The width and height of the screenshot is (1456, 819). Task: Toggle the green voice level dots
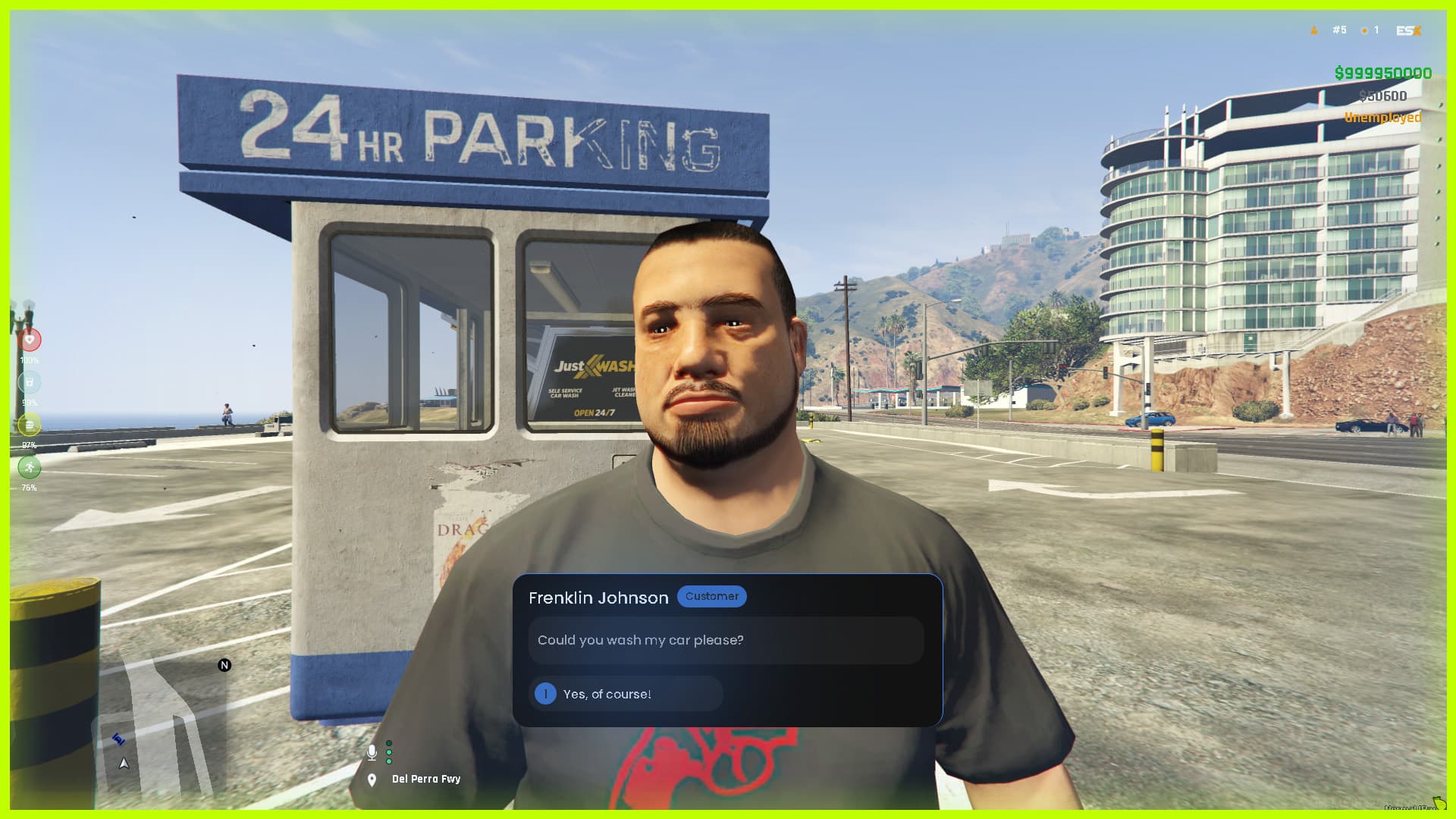point(389,752)
